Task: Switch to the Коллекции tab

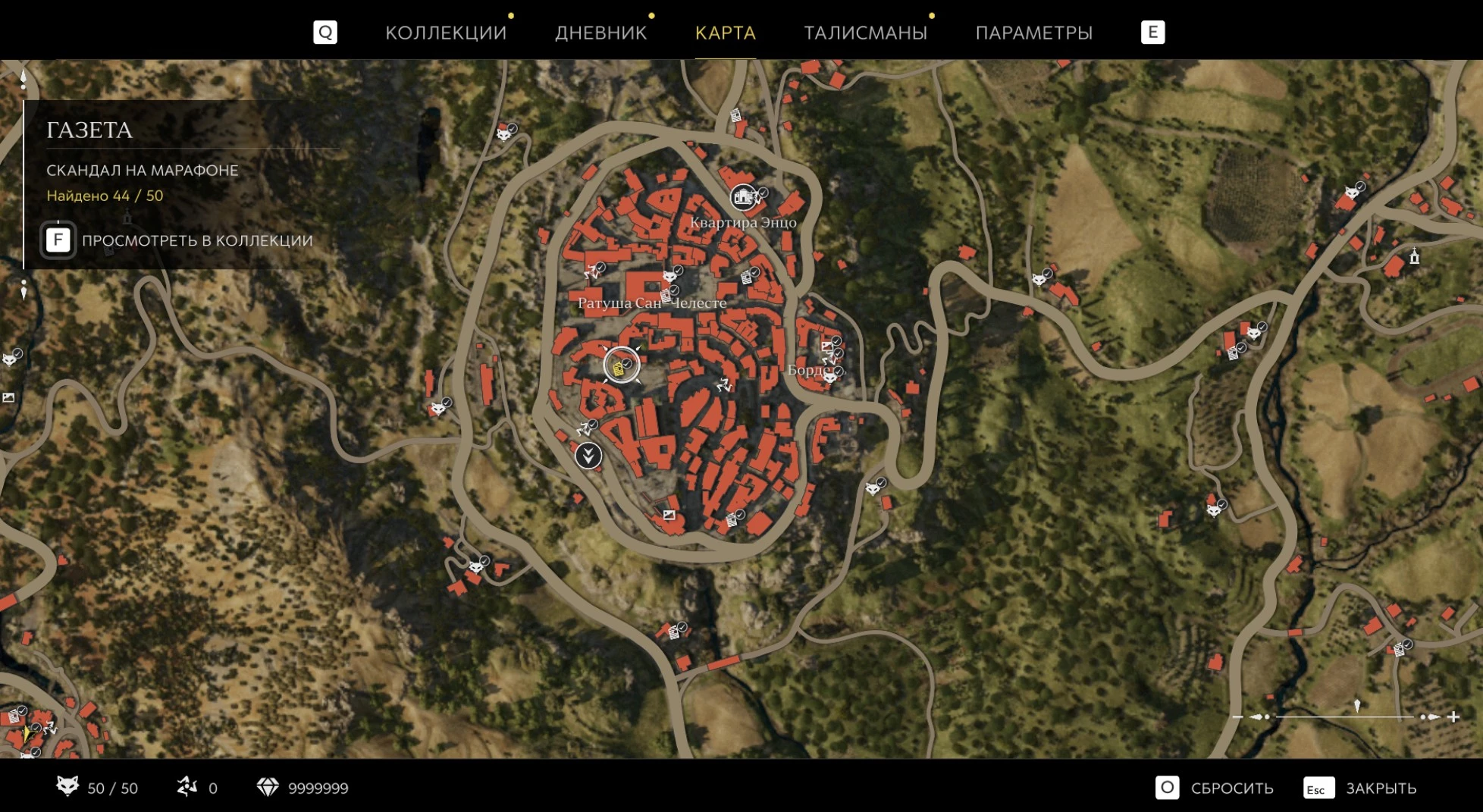Action: point(445,33)
